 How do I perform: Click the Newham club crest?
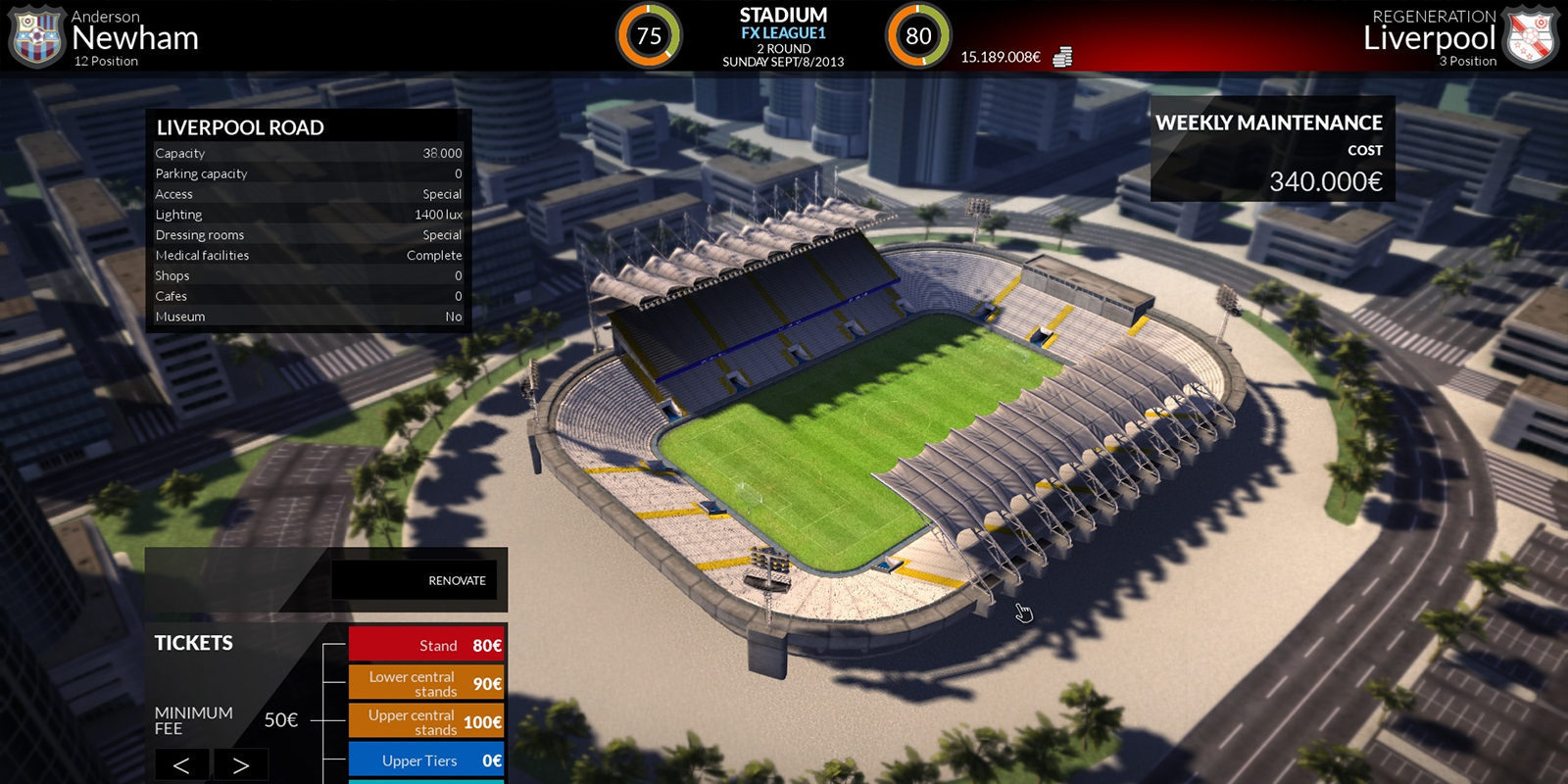(x=35, y=37)
